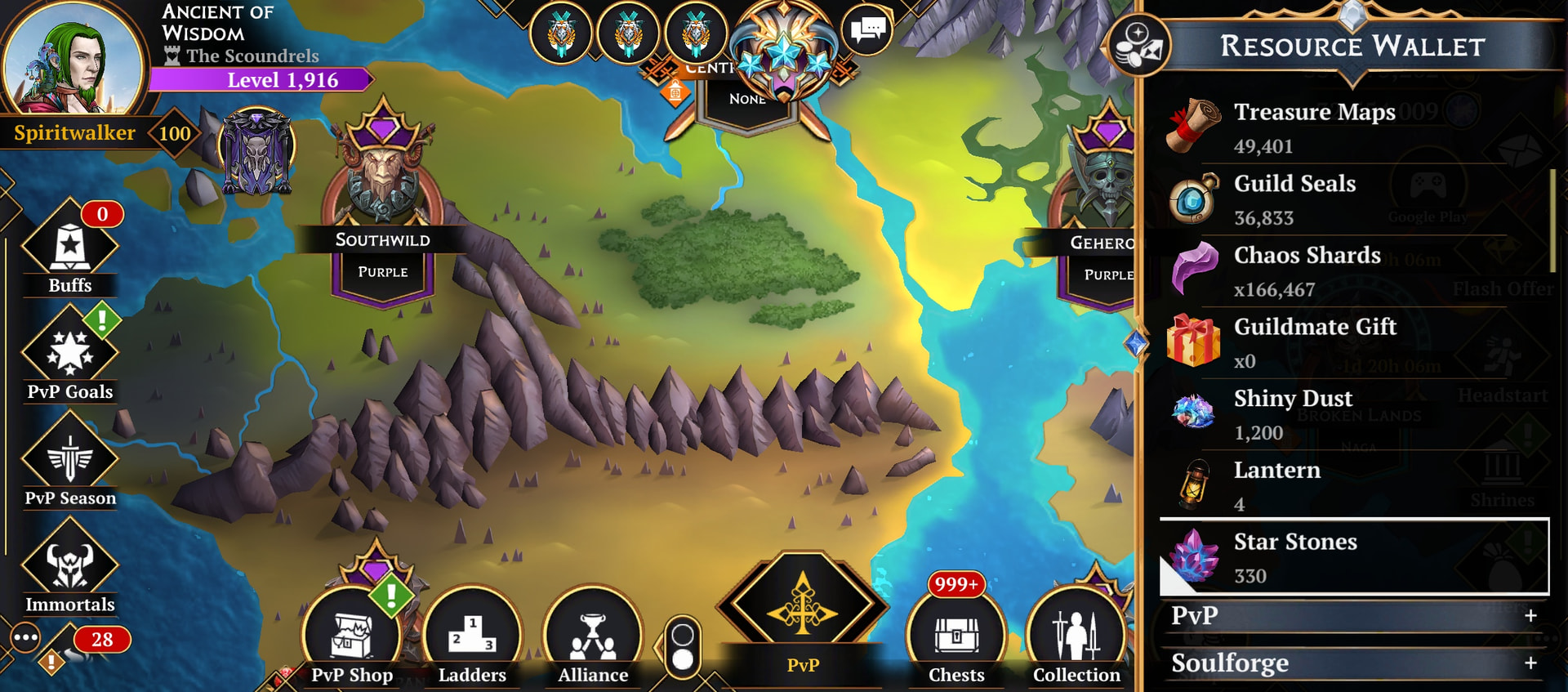Select the central PvP mode button
This screenshot has width=1568, height=692.
point(802,613)
